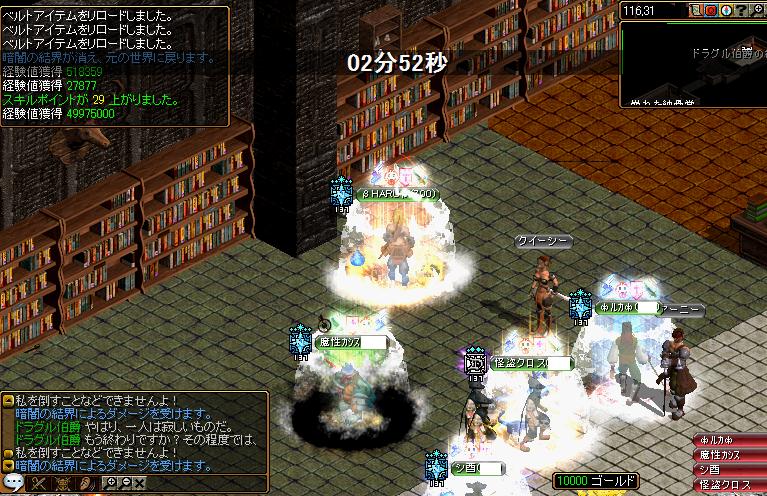Close the chat log with X
The image size is (767, 496).
[139, 484]
